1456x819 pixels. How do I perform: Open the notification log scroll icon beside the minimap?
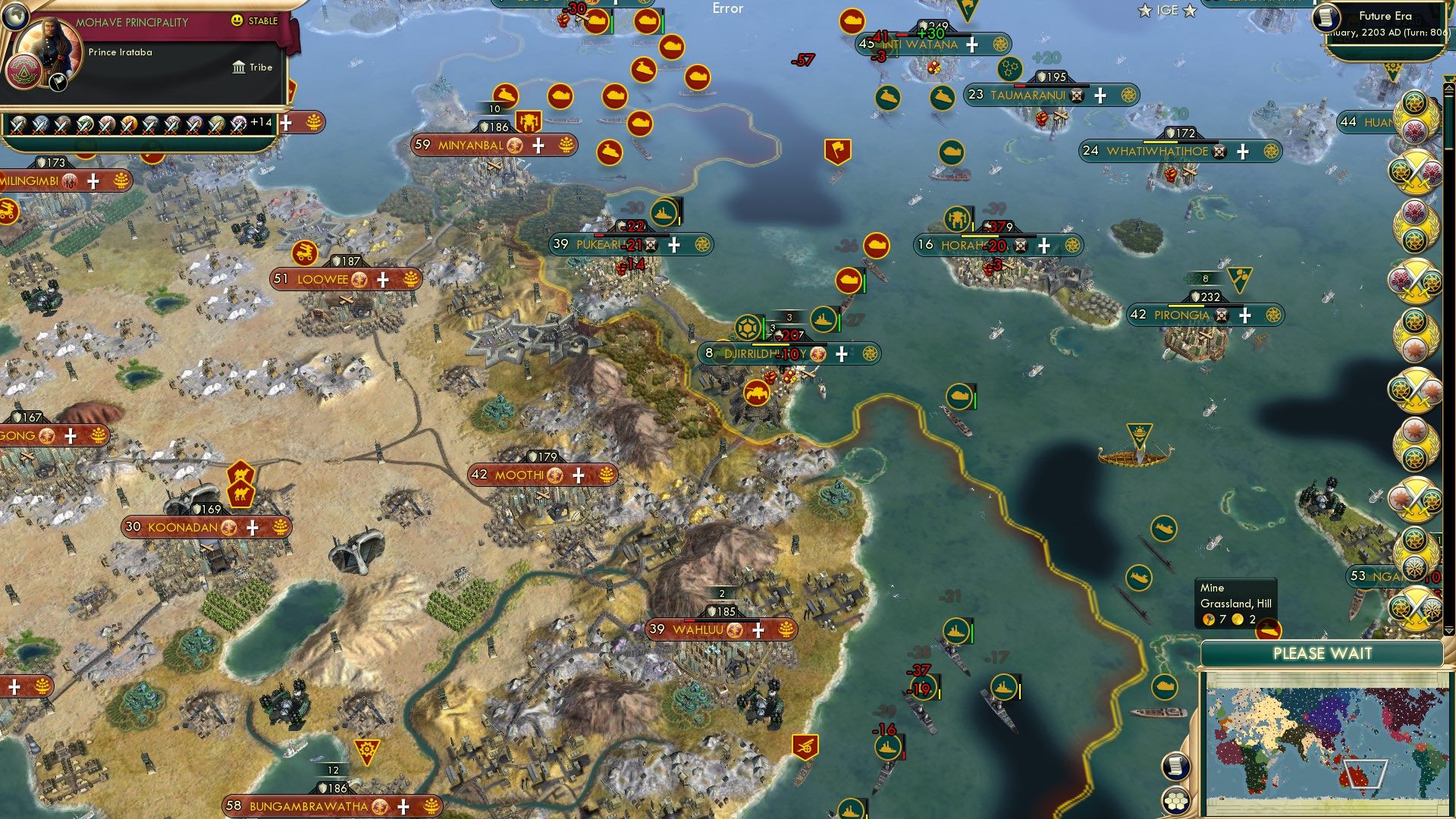[1175, 767]
